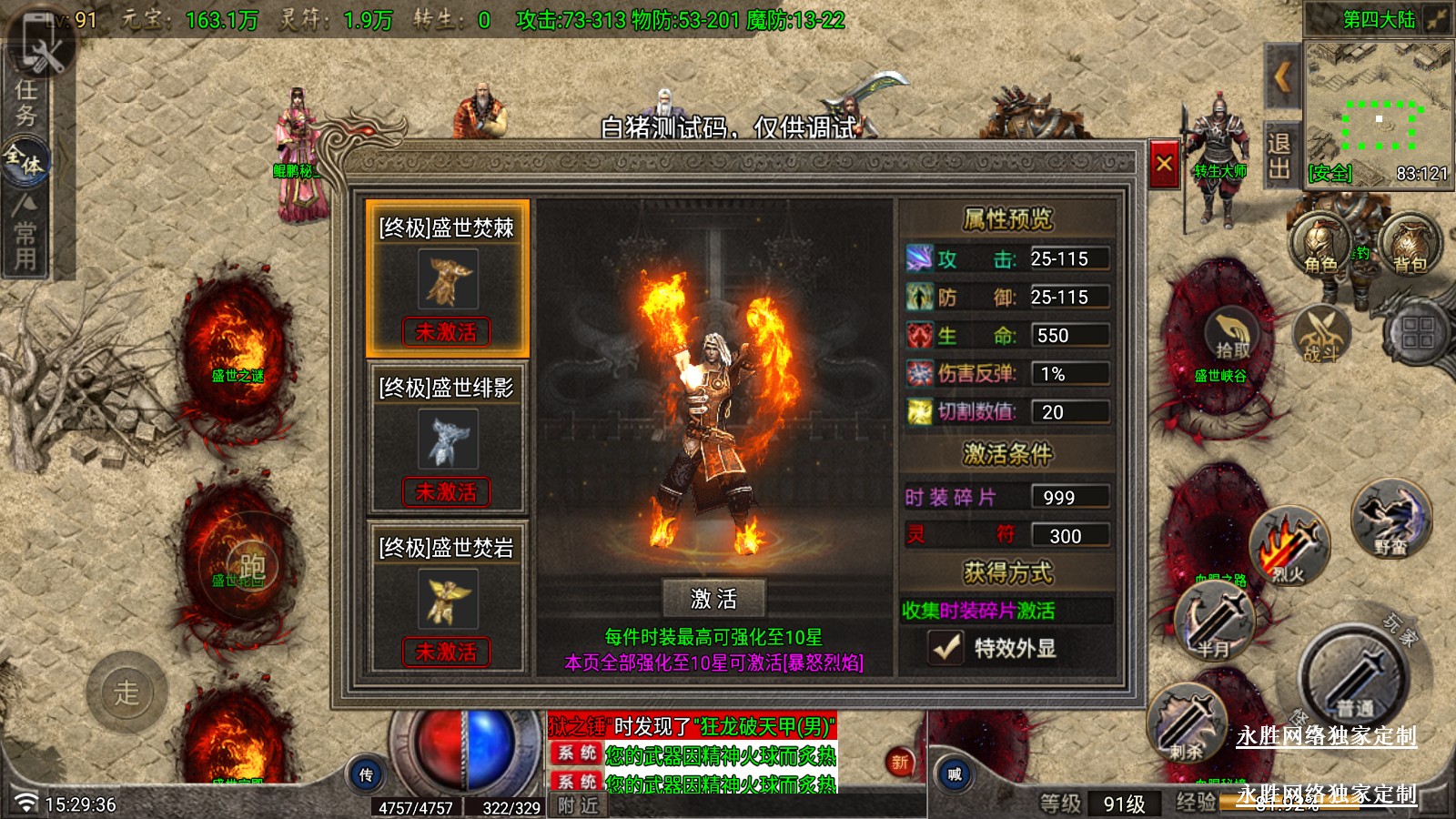
Task: Click the 退出 exit button
Action: pos(1279,157)
